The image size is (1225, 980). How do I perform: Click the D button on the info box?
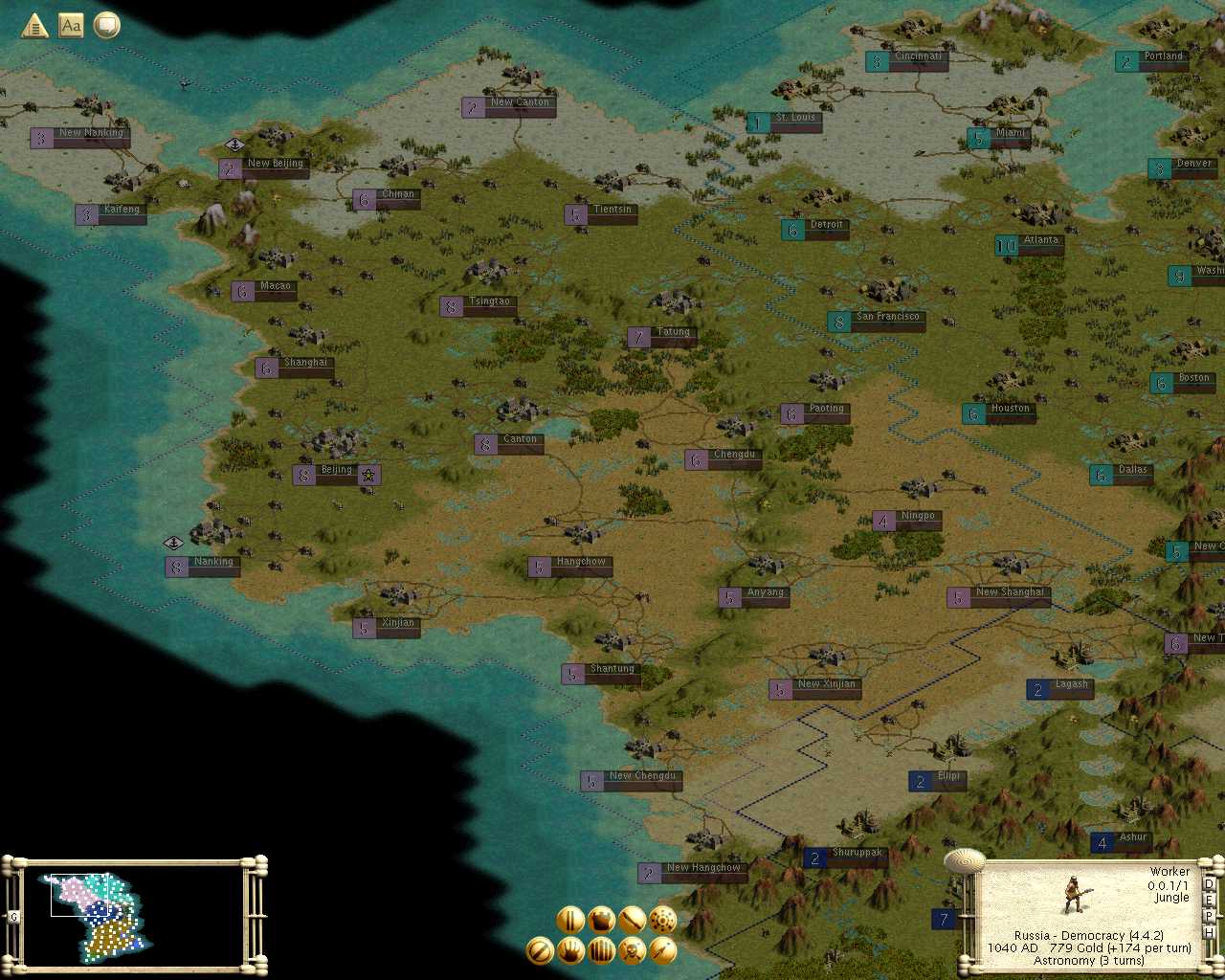point(1209,884)
